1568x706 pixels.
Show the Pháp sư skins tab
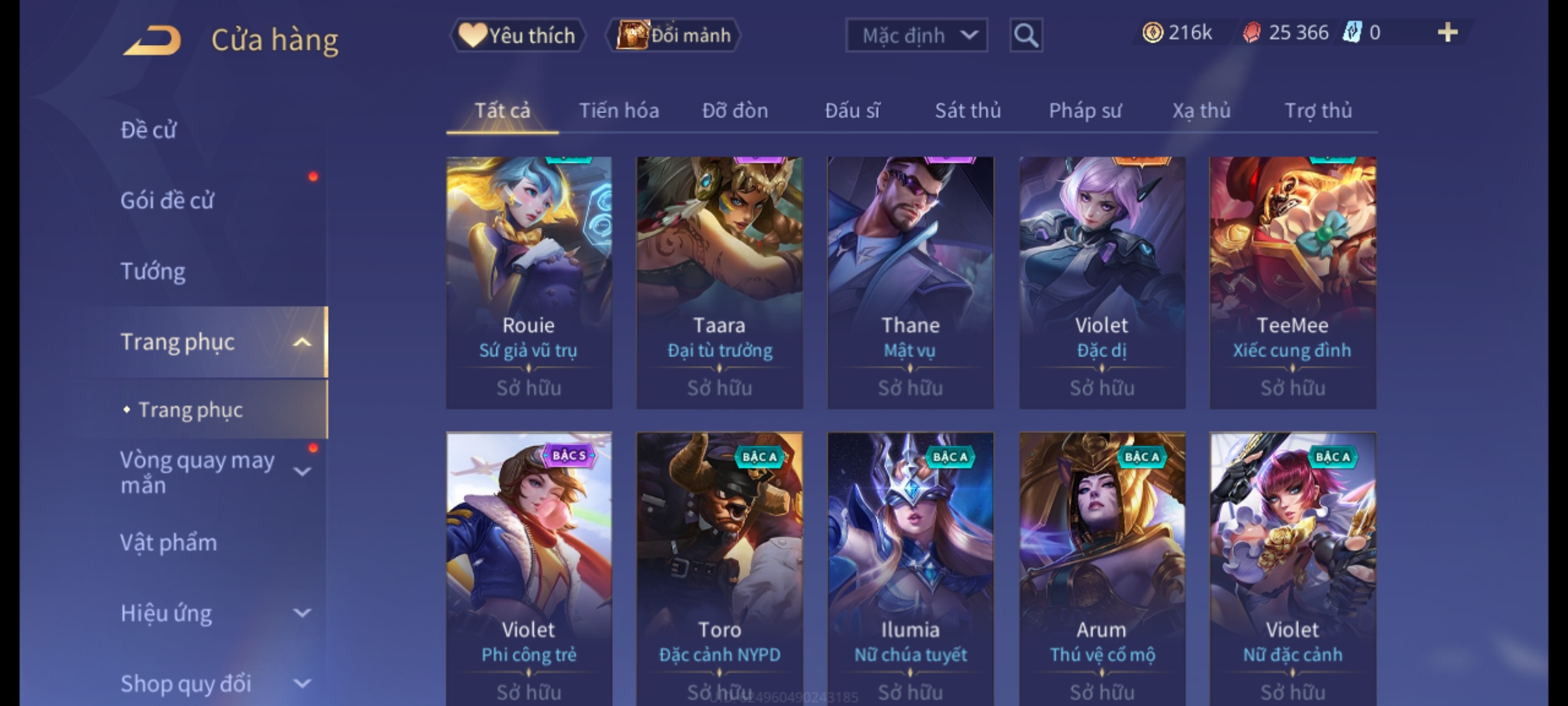1085,110
